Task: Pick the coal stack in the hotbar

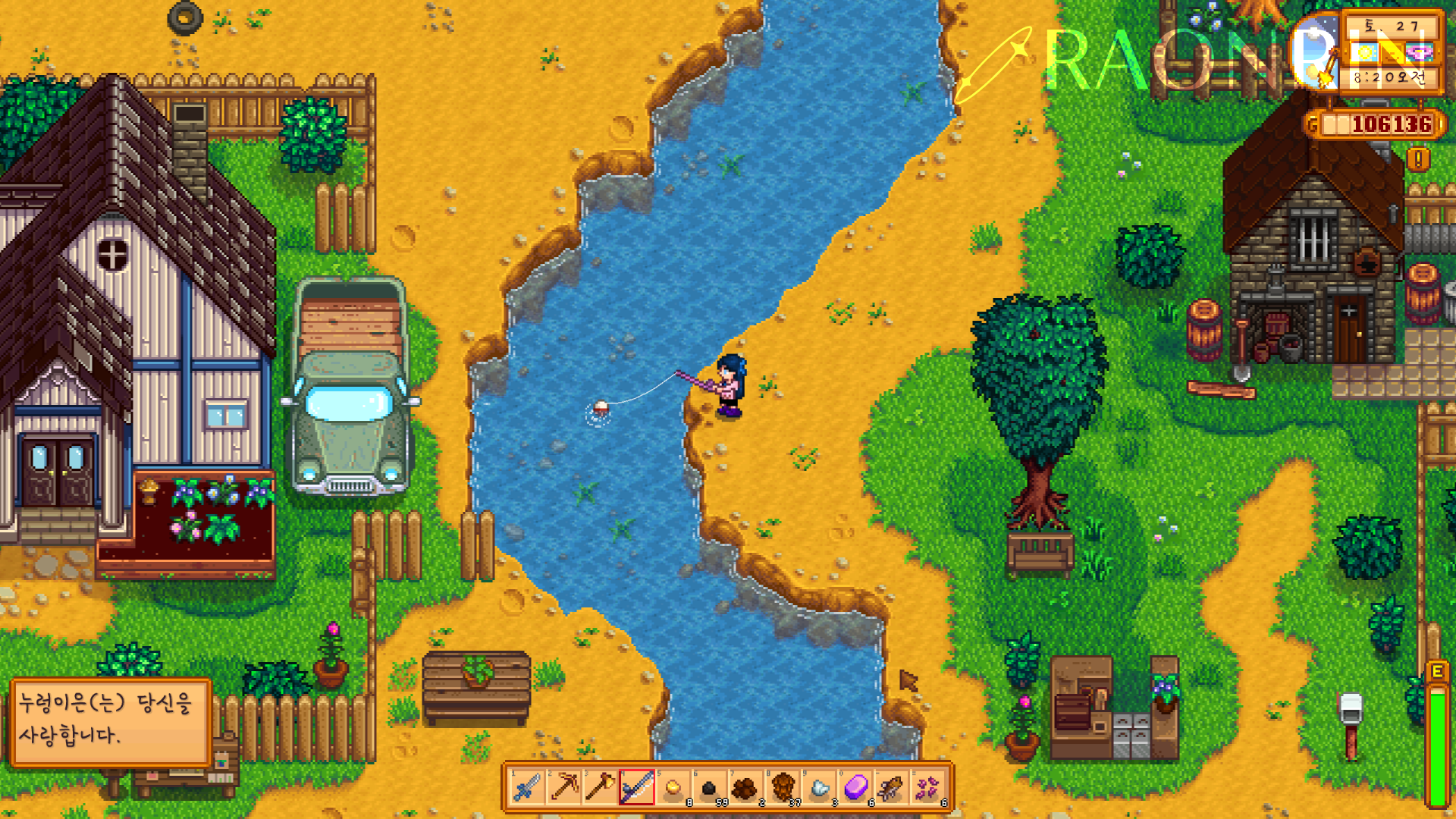Action: pyautogui.click(x=709, y=788)
